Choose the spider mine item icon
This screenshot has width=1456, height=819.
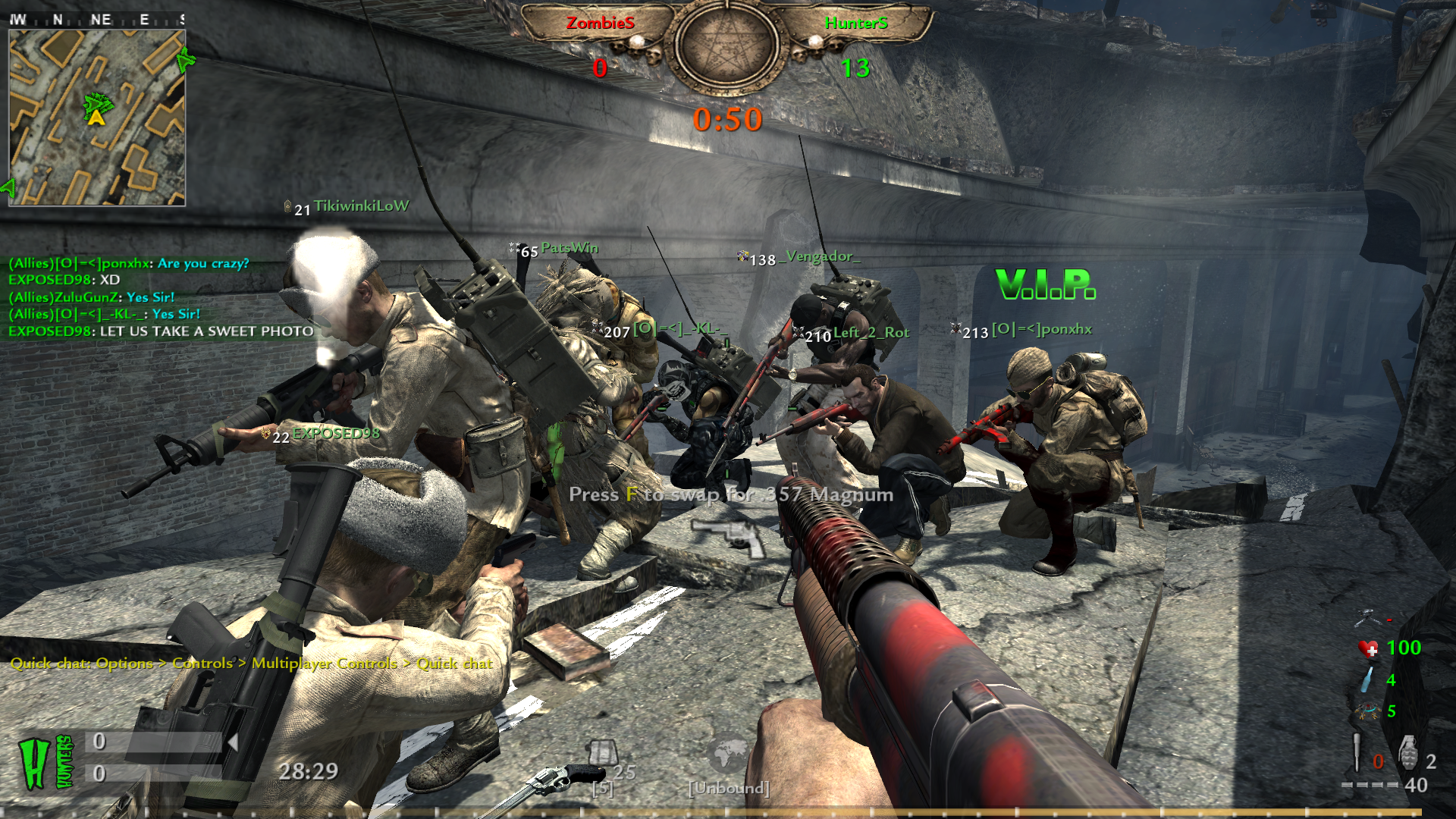[1368, 711]
